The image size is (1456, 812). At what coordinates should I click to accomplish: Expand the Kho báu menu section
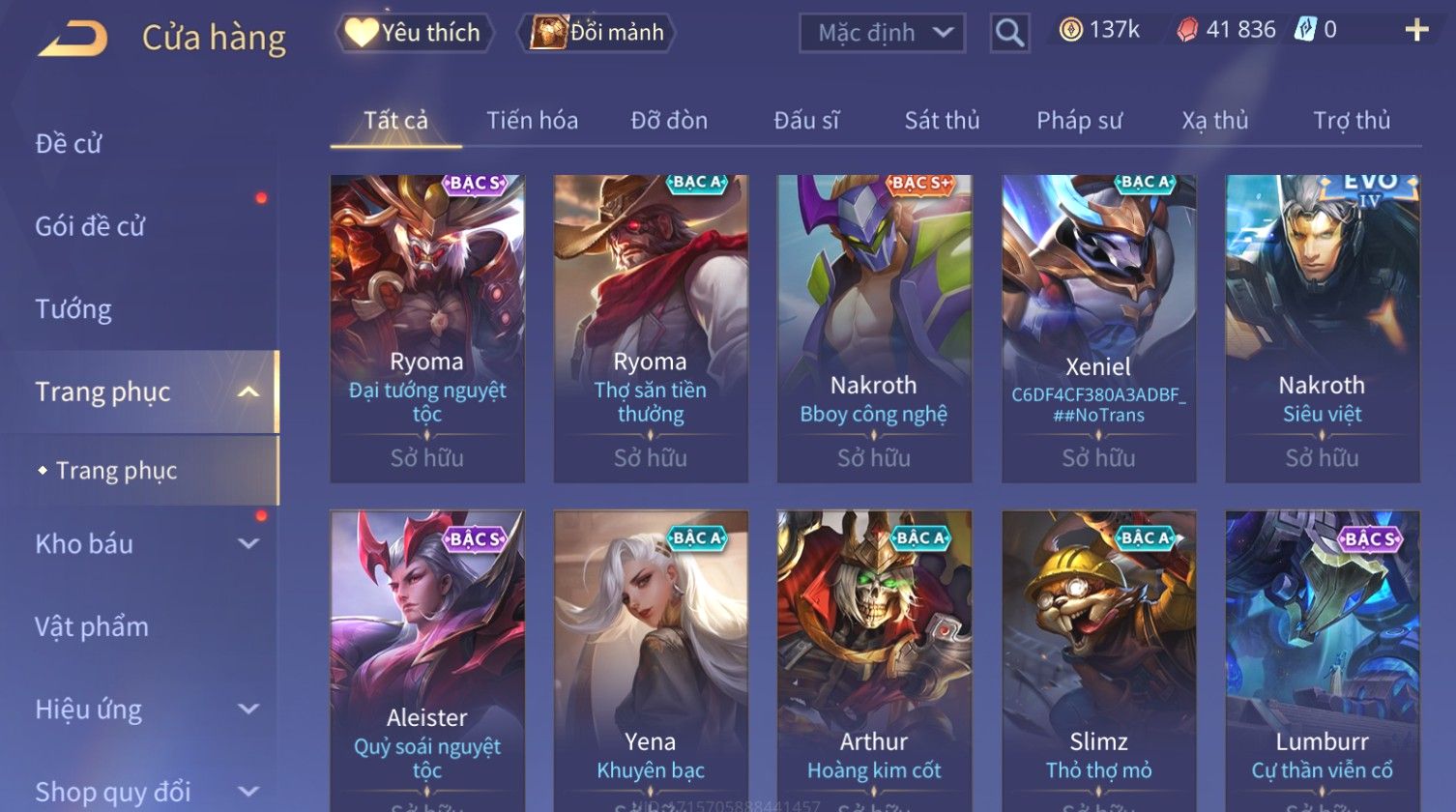click(145, 544)
